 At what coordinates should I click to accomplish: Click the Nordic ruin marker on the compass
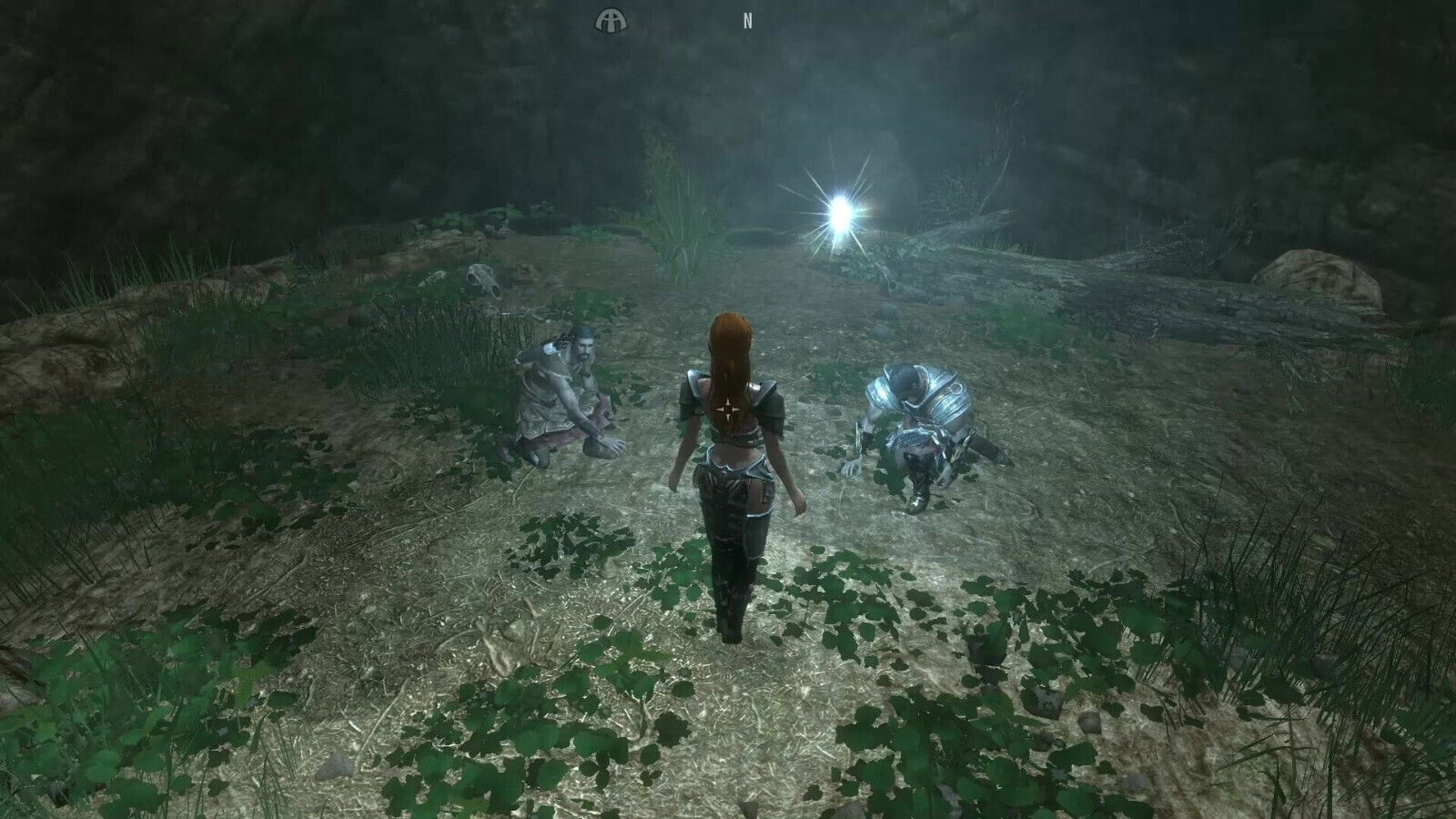612,20
